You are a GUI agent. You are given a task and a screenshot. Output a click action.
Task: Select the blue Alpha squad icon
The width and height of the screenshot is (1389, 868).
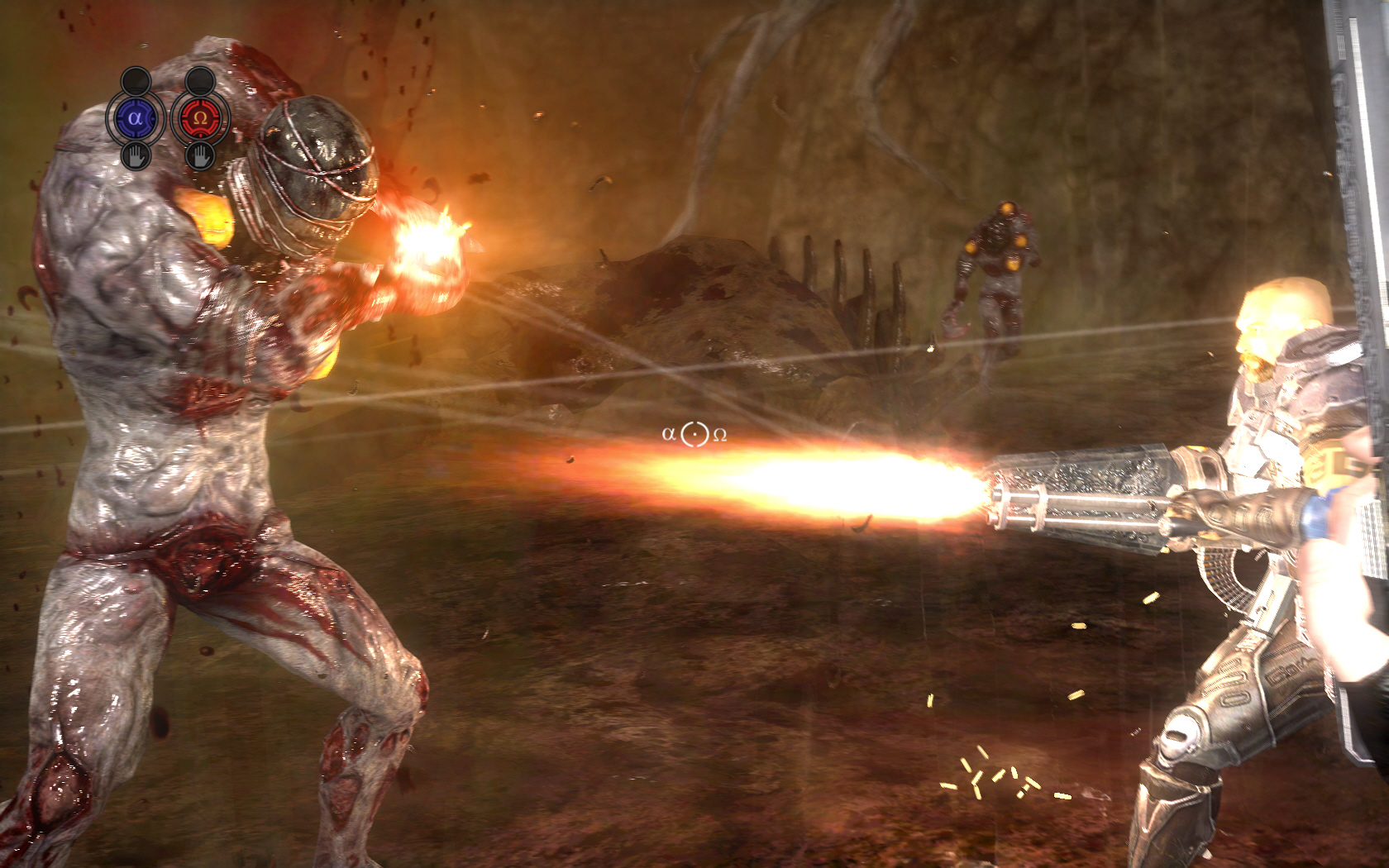click(x=136, y=118)
